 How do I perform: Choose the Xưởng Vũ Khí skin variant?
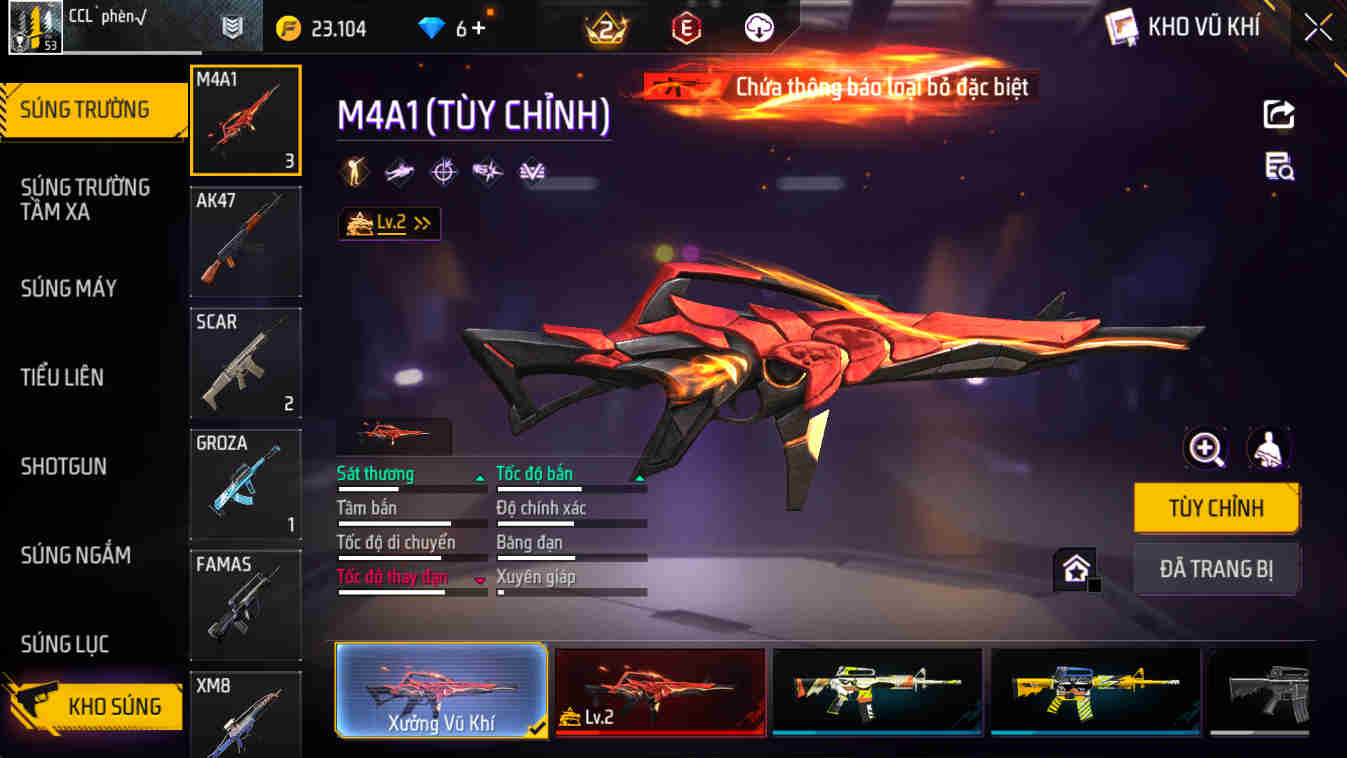tap(440, 692)
